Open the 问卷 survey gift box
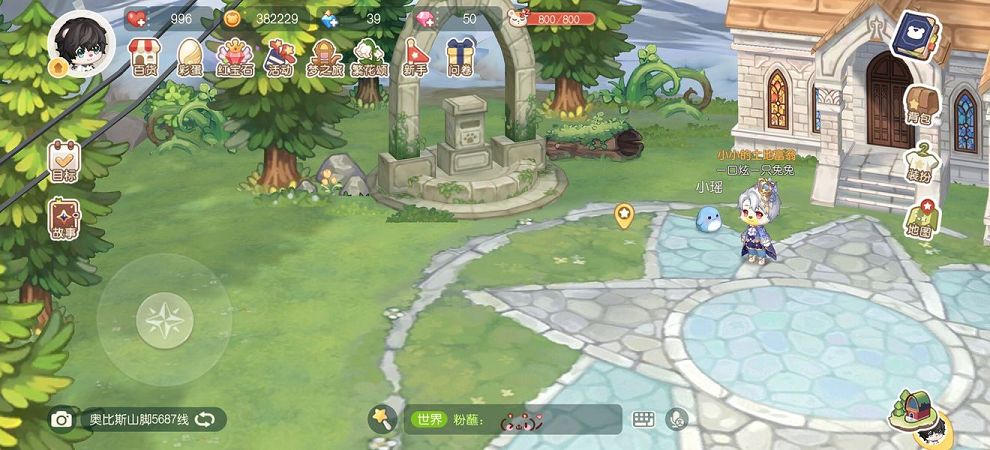This screenshot has width=990, height=450. 460,56
